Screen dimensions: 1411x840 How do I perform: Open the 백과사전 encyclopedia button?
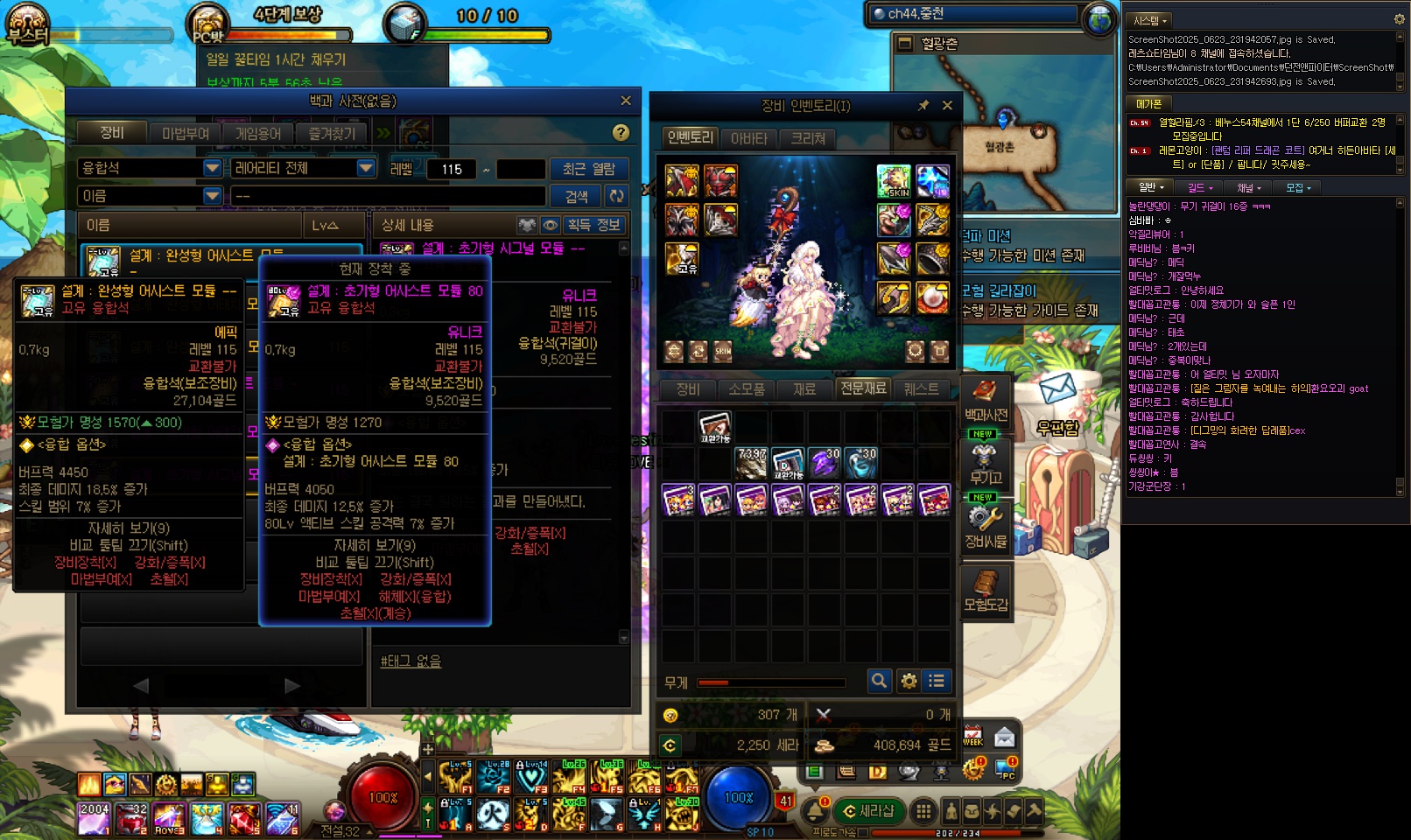[986, 401]
